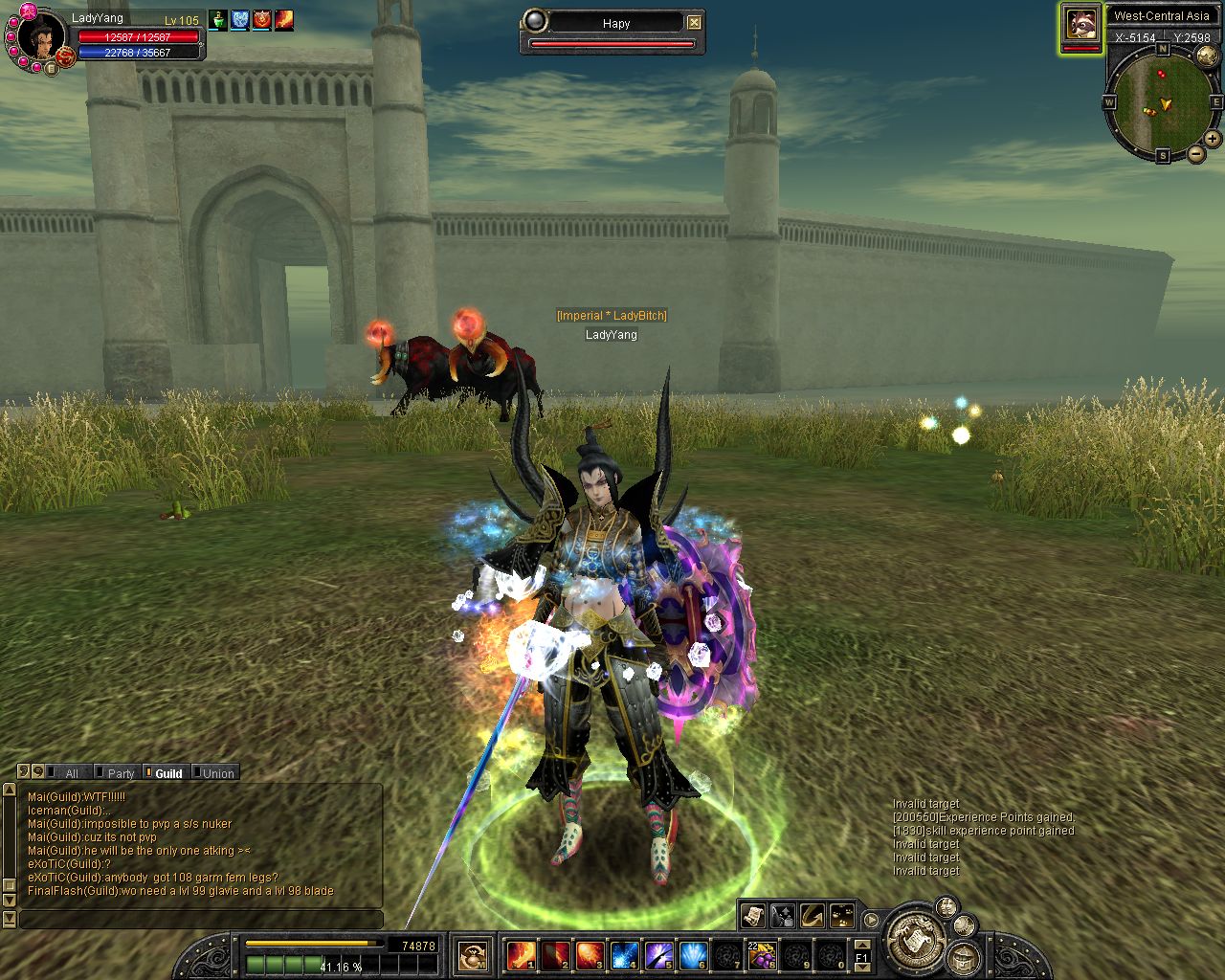
Task: Click the chat message input box
Action: coord(201,920)
